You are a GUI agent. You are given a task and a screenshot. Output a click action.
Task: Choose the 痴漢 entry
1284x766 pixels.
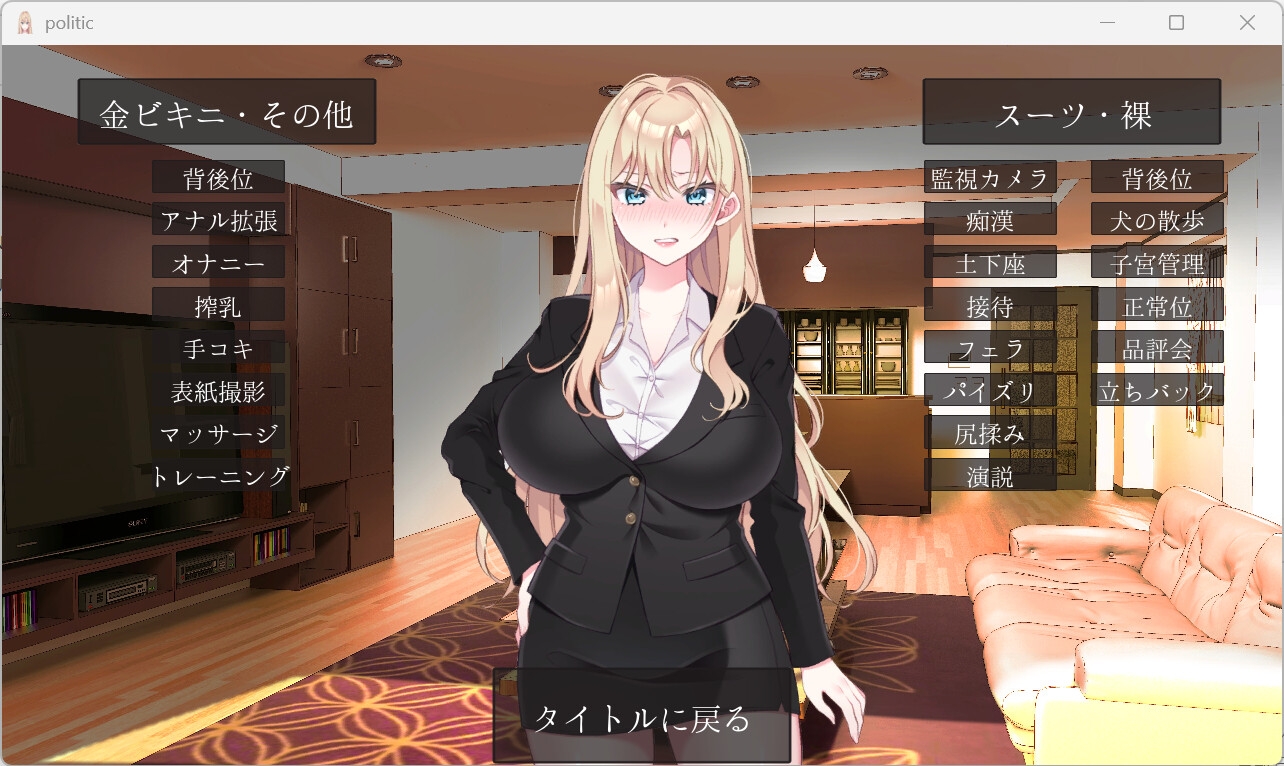(x=990, y=219)
